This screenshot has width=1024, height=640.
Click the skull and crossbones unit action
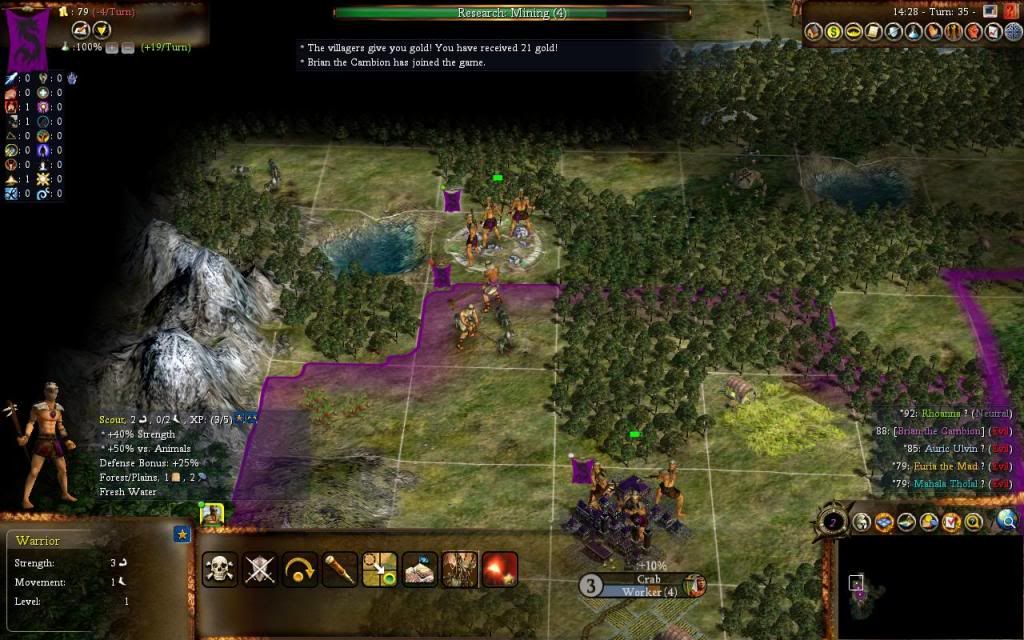click(x=219, y=569)
